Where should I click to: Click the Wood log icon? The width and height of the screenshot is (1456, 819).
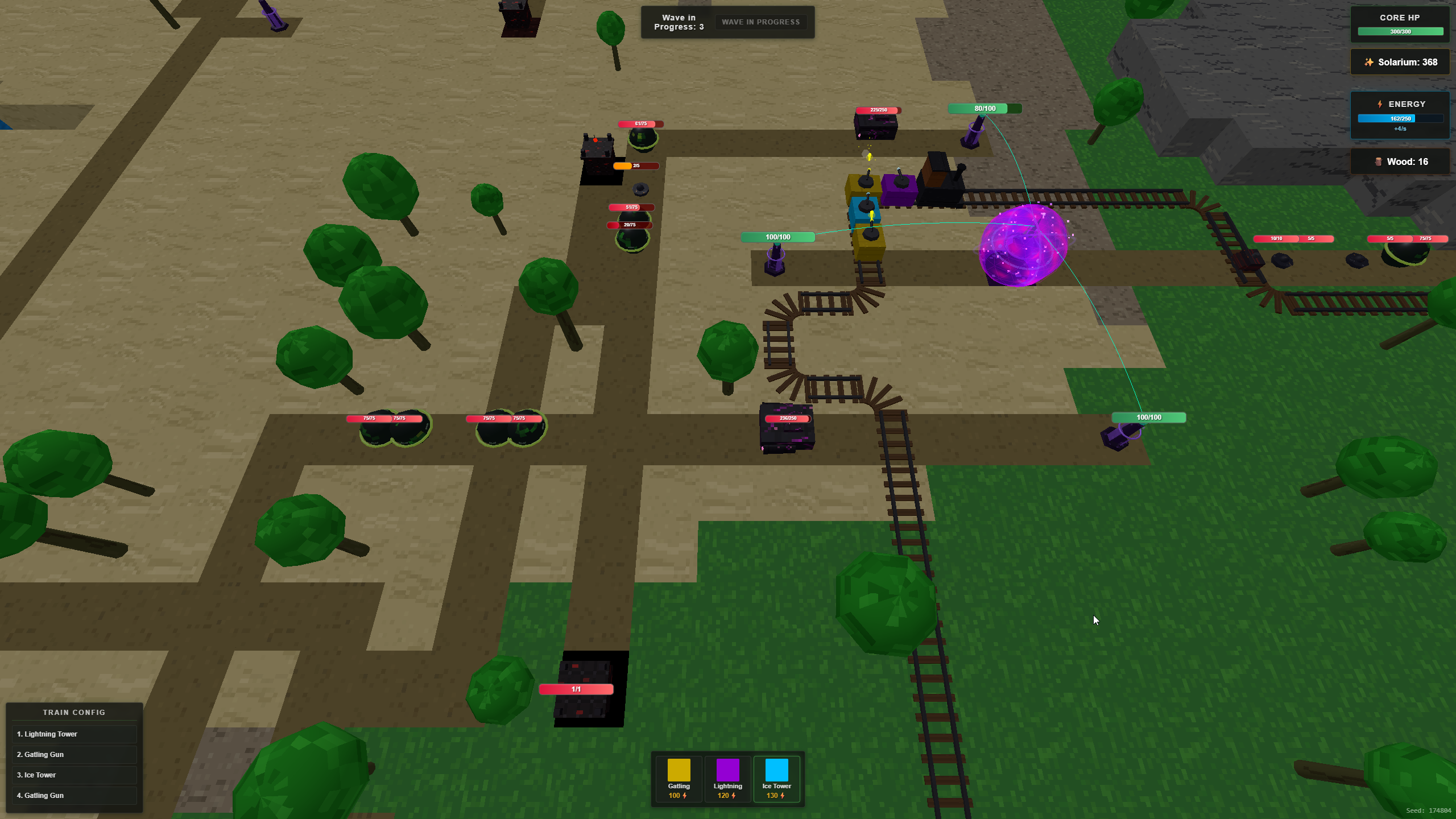(x=1379, y=162)
